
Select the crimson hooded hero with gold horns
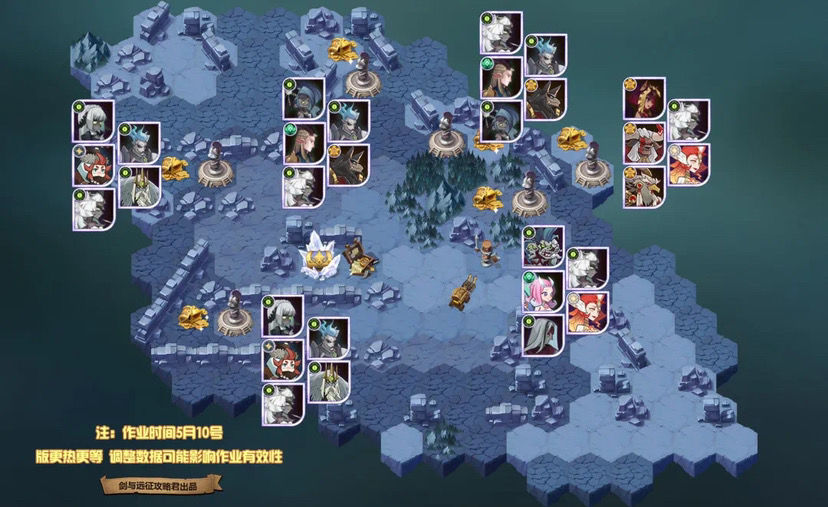[x=645, y=98]
